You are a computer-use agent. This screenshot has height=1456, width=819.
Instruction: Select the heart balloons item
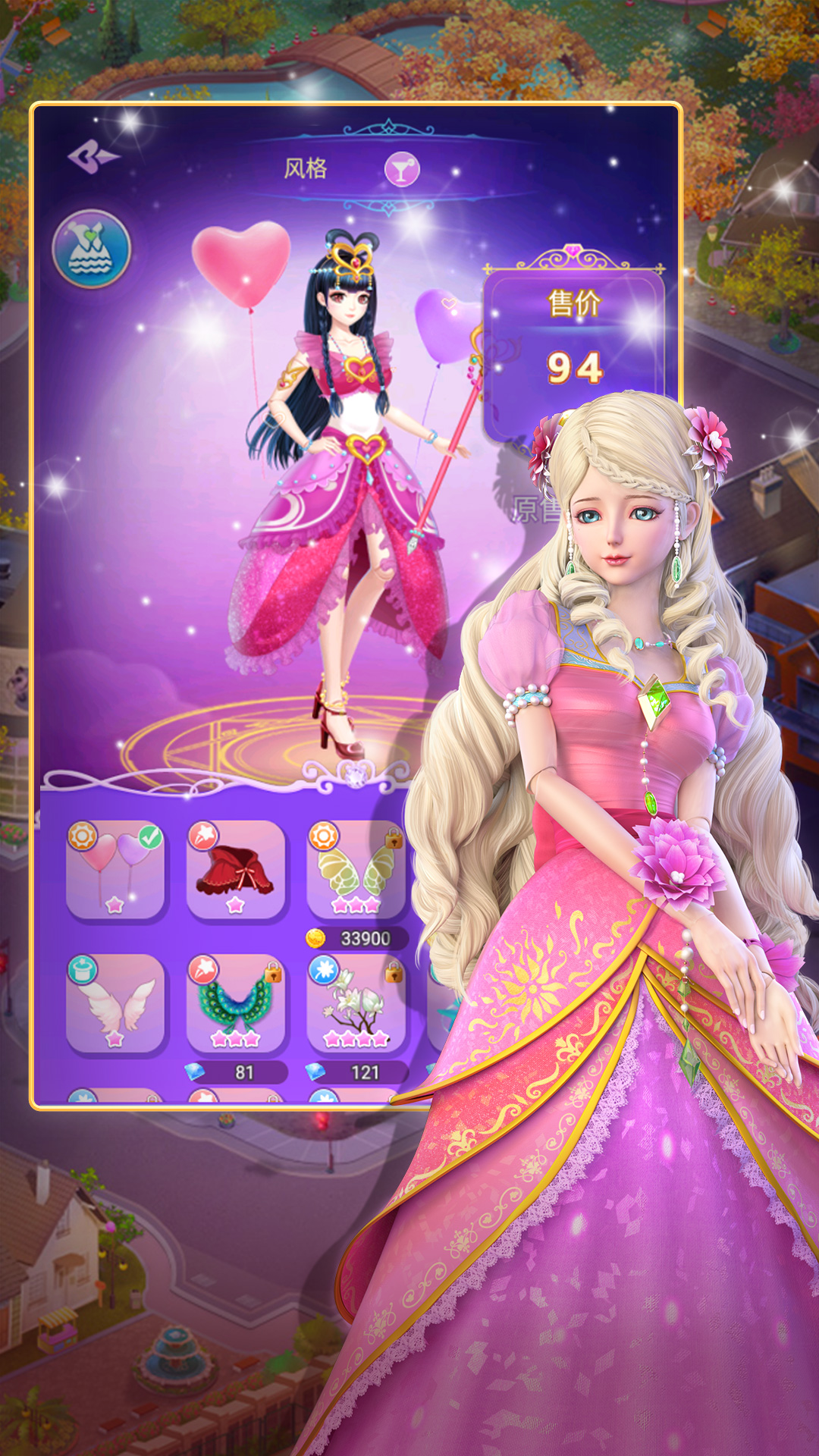[115, 869]
